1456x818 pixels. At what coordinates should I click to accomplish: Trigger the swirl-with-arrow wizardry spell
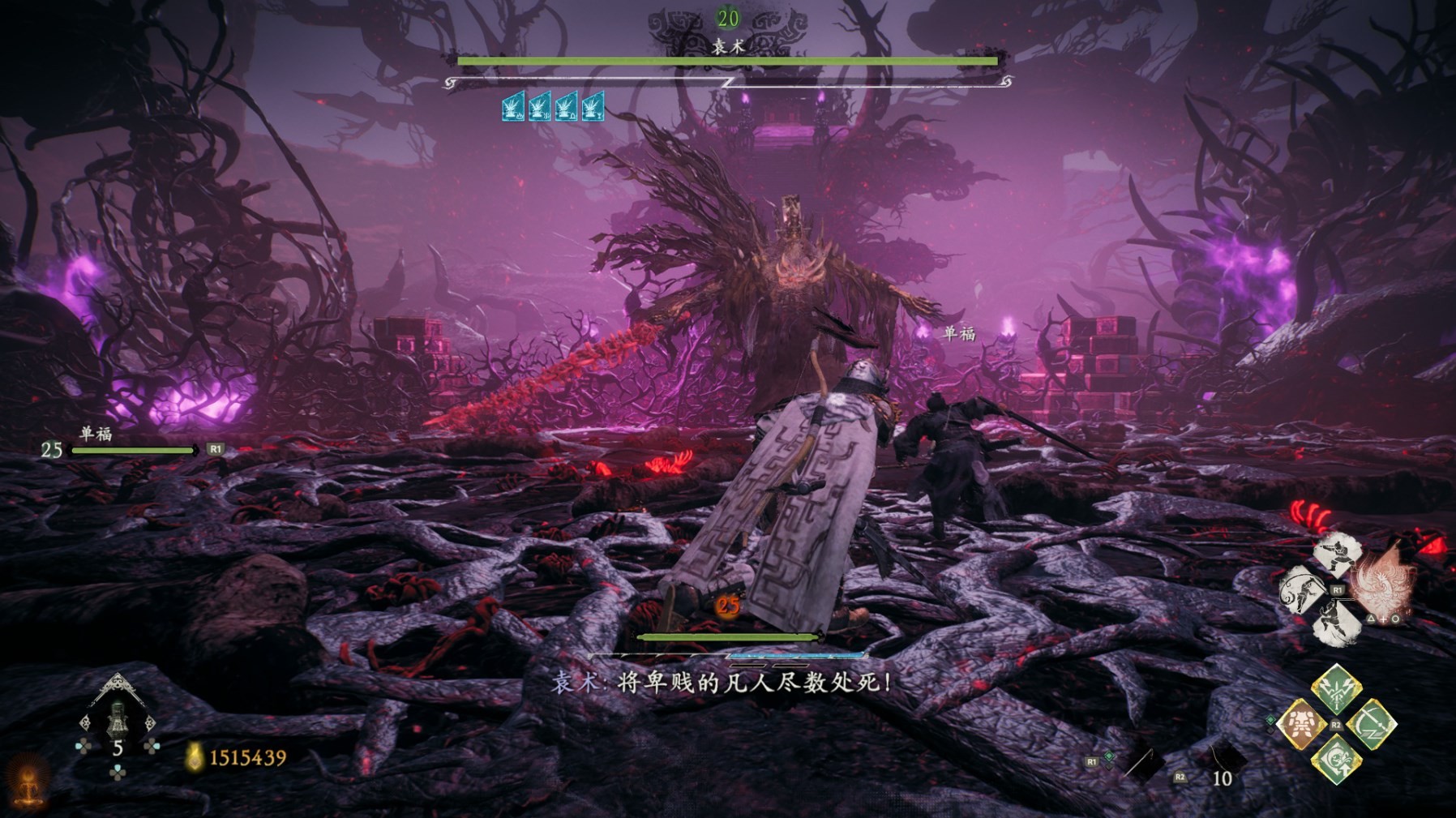point(1336,761)
